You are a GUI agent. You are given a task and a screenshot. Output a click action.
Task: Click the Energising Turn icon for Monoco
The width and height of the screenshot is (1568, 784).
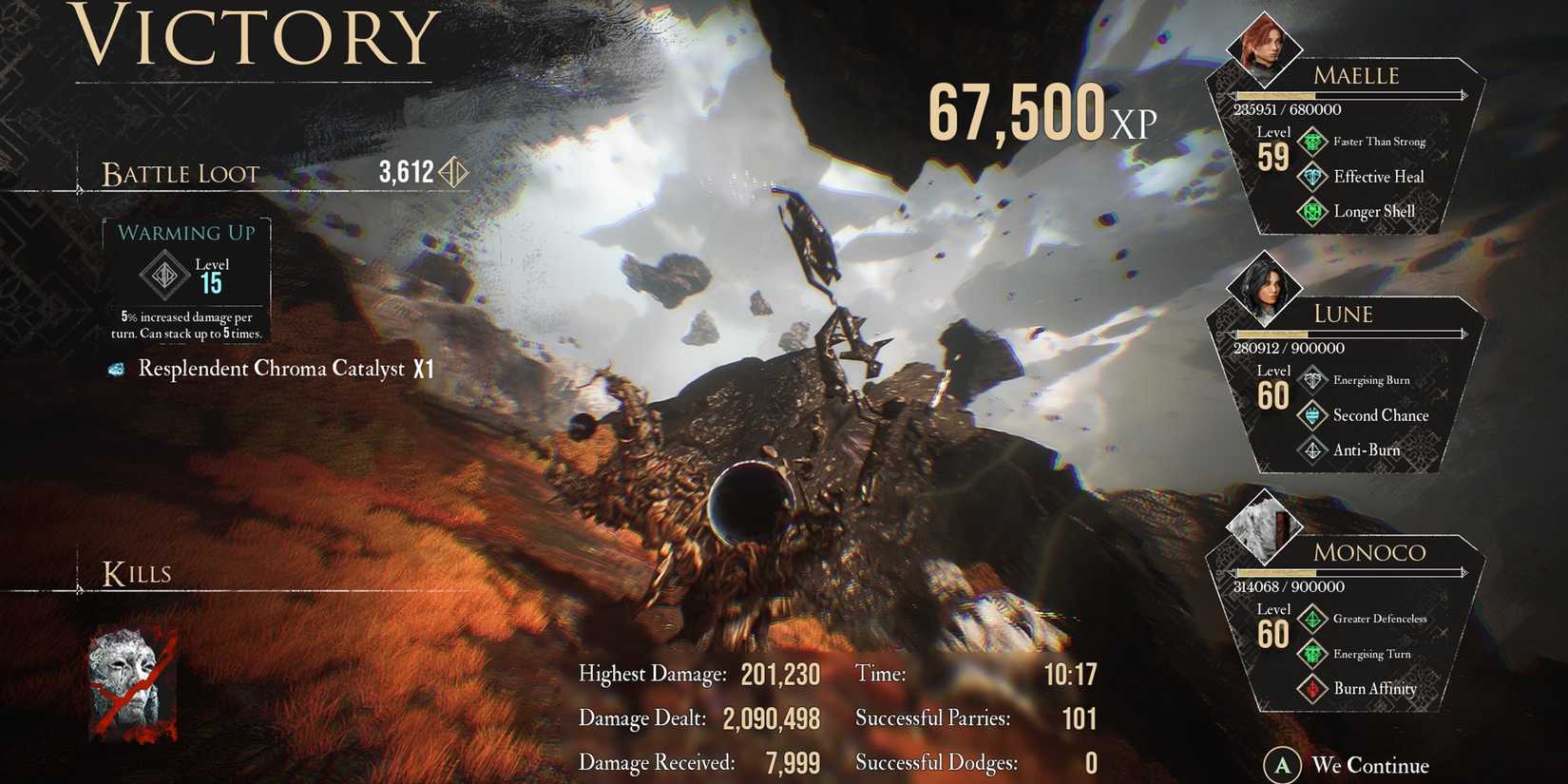[1313, 654]
